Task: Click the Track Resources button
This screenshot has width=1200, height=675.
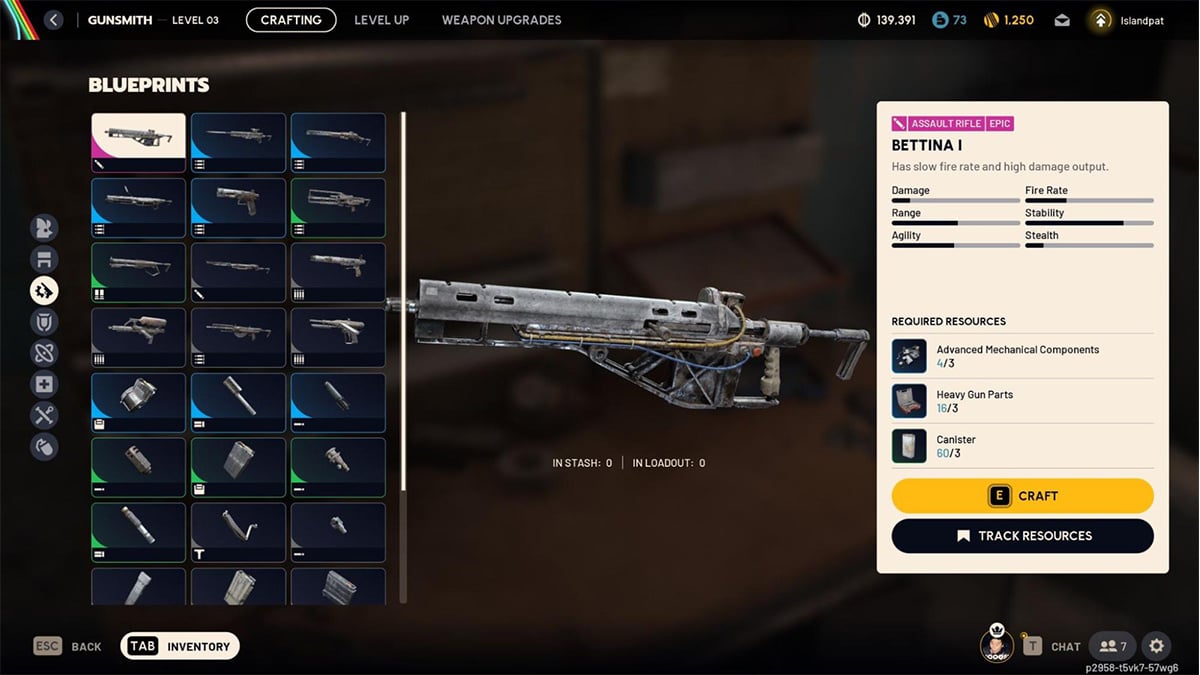Action: pos(1022,536)
